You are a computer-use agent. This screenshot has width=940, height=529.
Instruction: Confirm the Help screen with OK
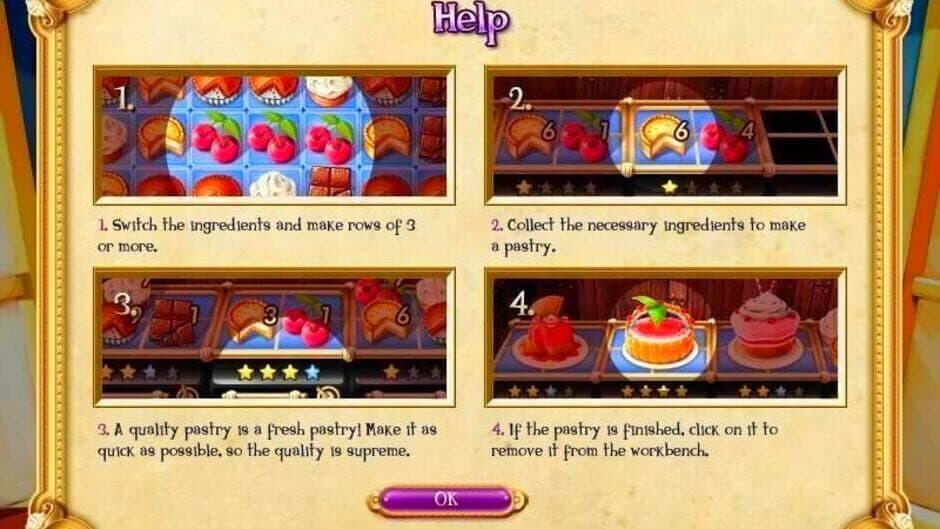point(447,499)
